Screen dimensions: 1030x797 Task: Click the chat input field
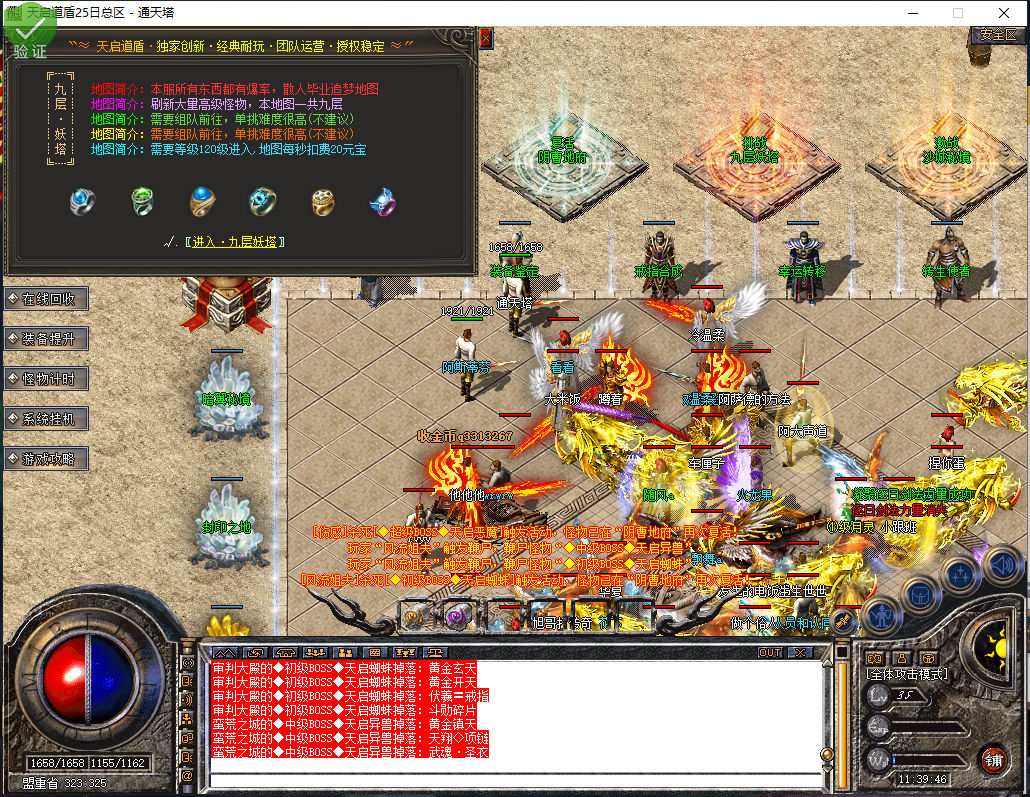tap(515, 780)
